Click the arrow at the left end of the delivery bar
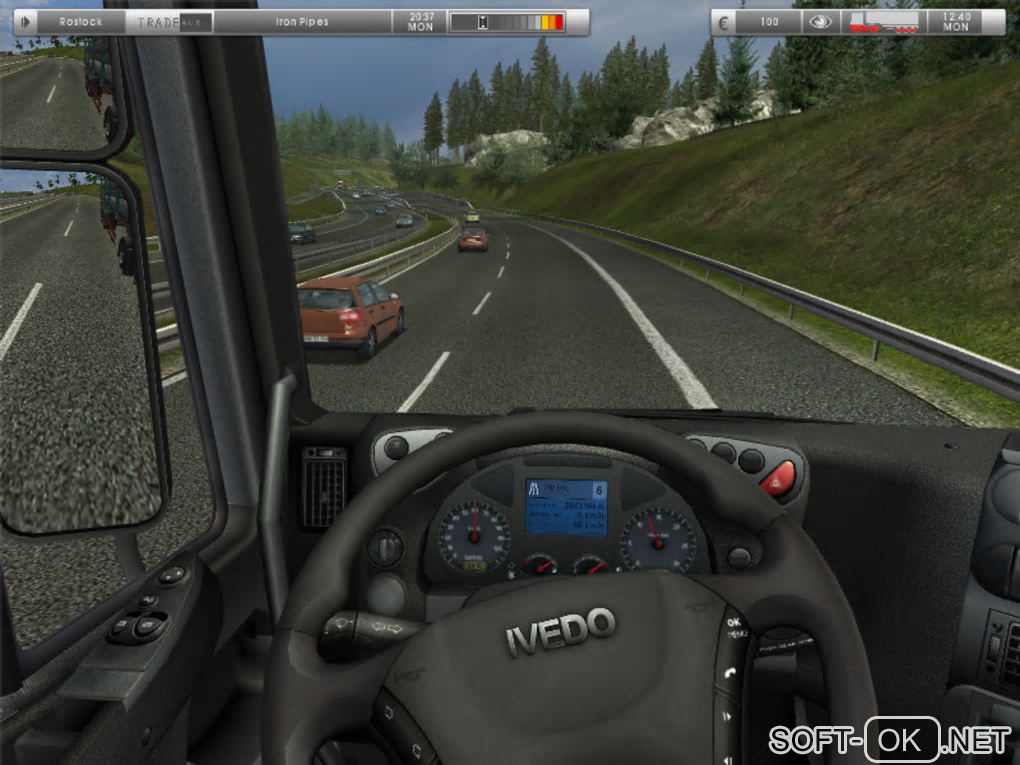This screenshot has width=1020, height=765. (25, 21)
